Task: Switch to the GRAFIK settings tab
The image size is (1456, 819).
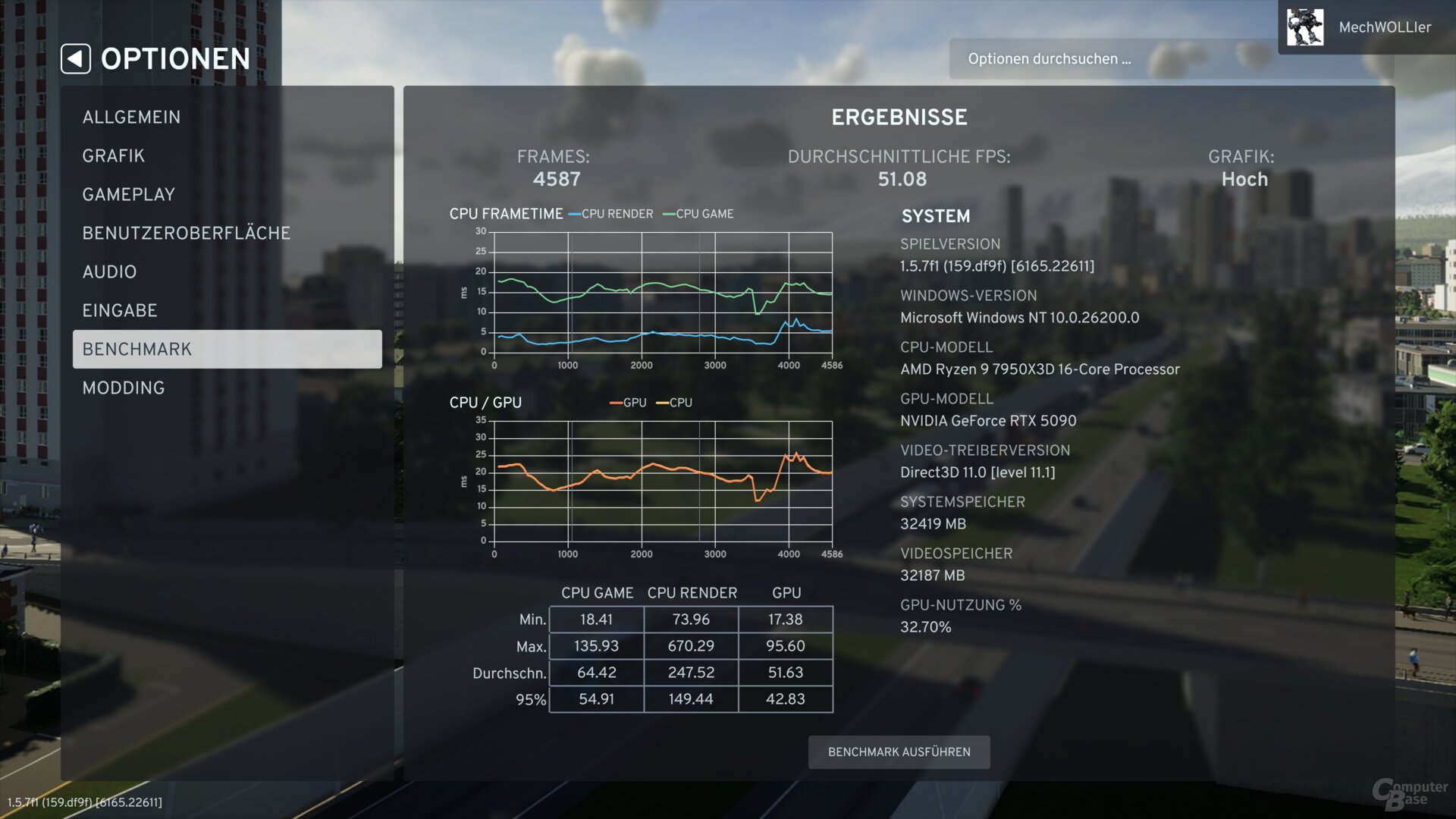Action: [113, 155]
